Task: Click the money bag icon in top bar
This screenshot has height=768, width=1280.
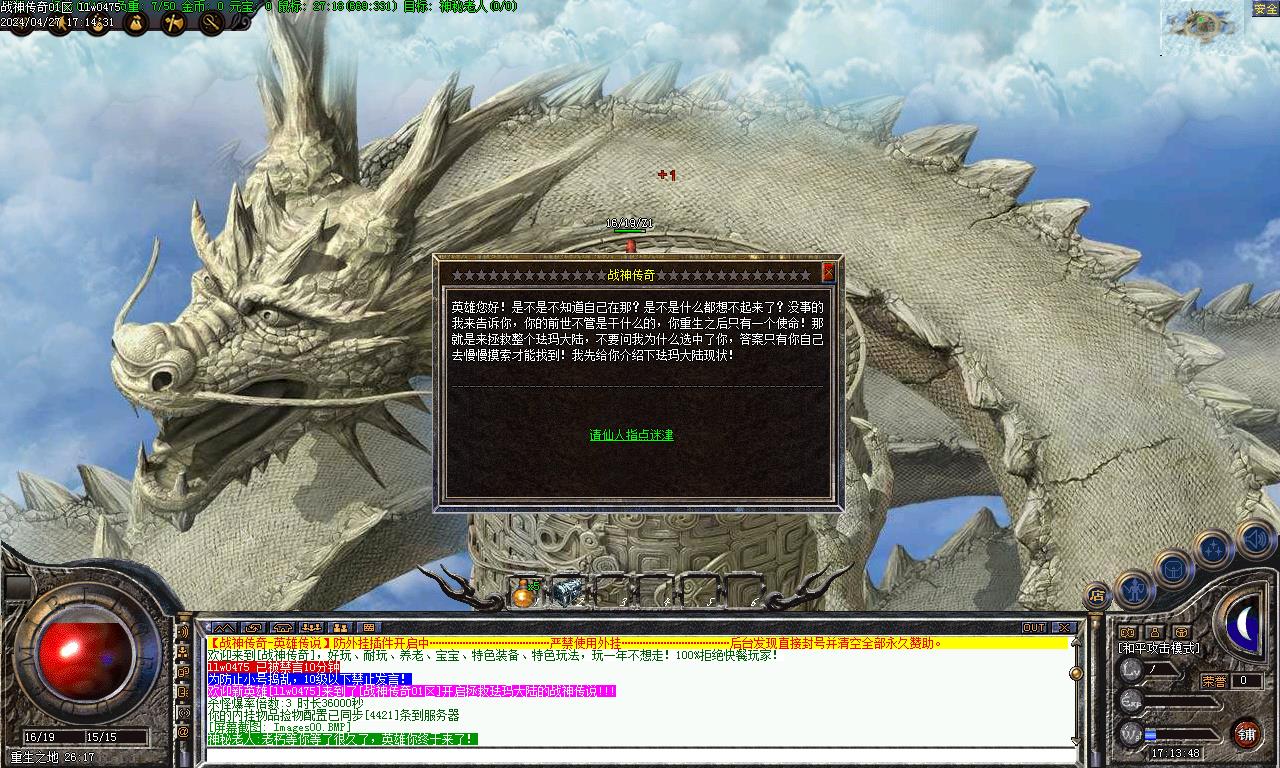Action: pos(136,22)
